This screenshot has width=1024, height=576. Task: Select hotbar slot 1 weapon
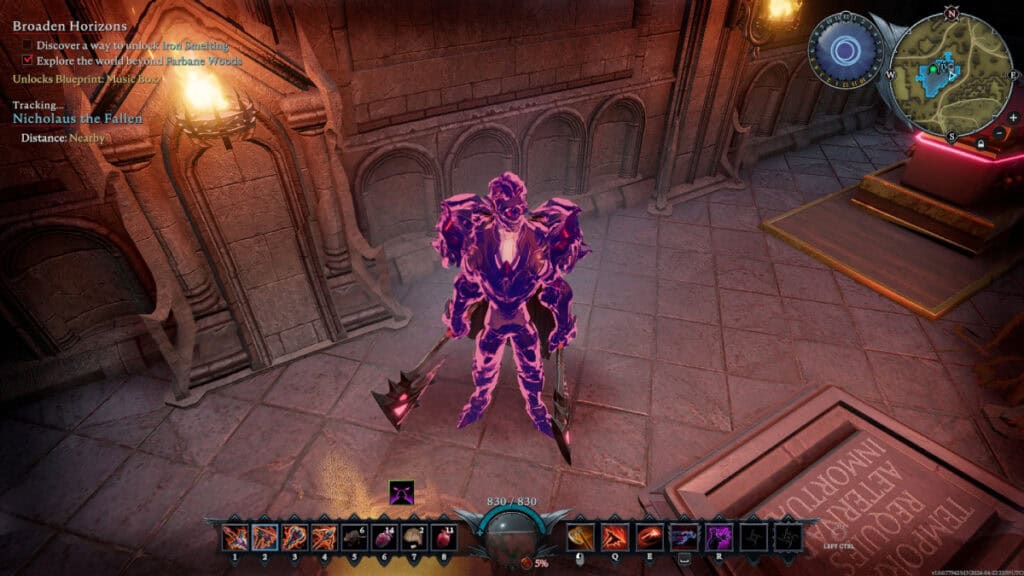point(236,538)
